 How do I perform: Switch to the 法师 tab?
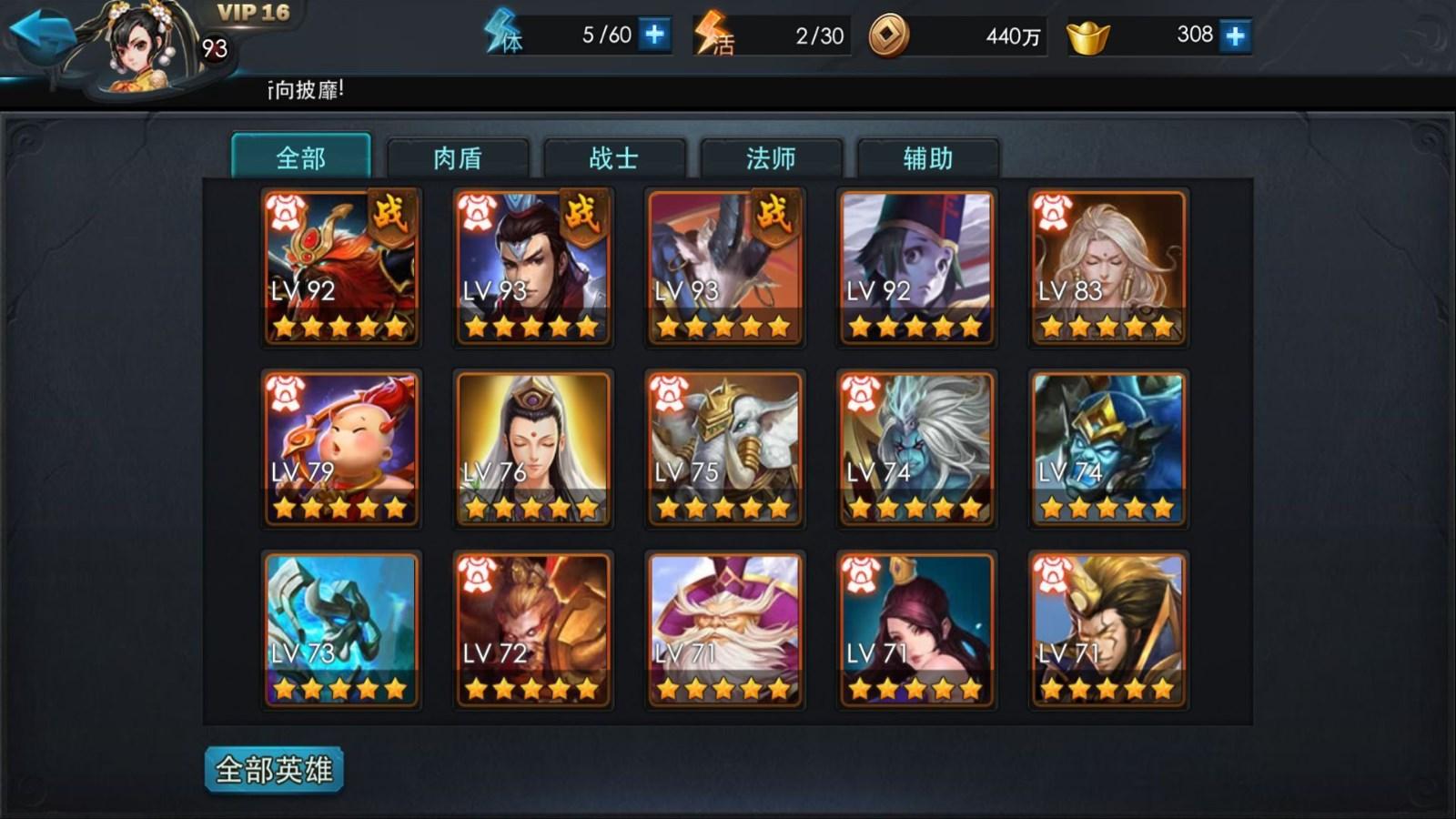[770, 157]
